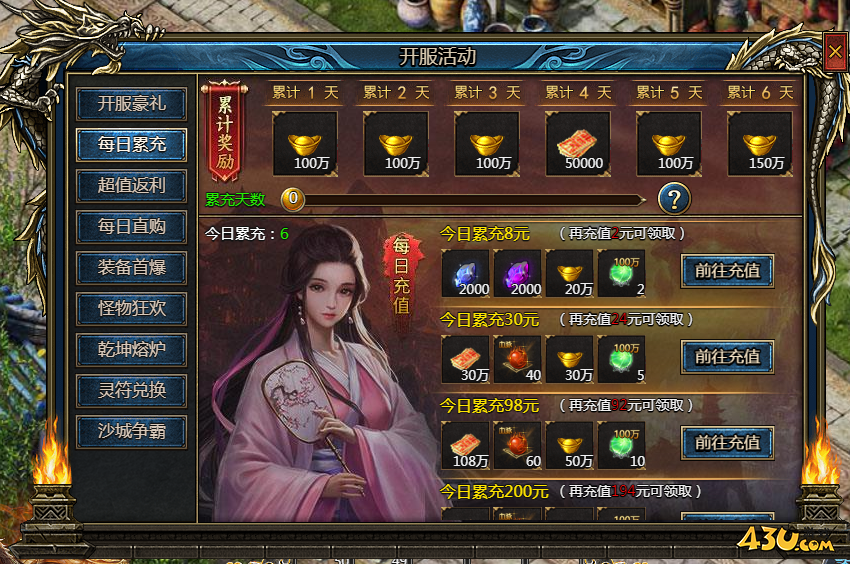This screenshot has width=850, height=564.
Task: Click the blue question mark help button
Action: tap(674, 198)
